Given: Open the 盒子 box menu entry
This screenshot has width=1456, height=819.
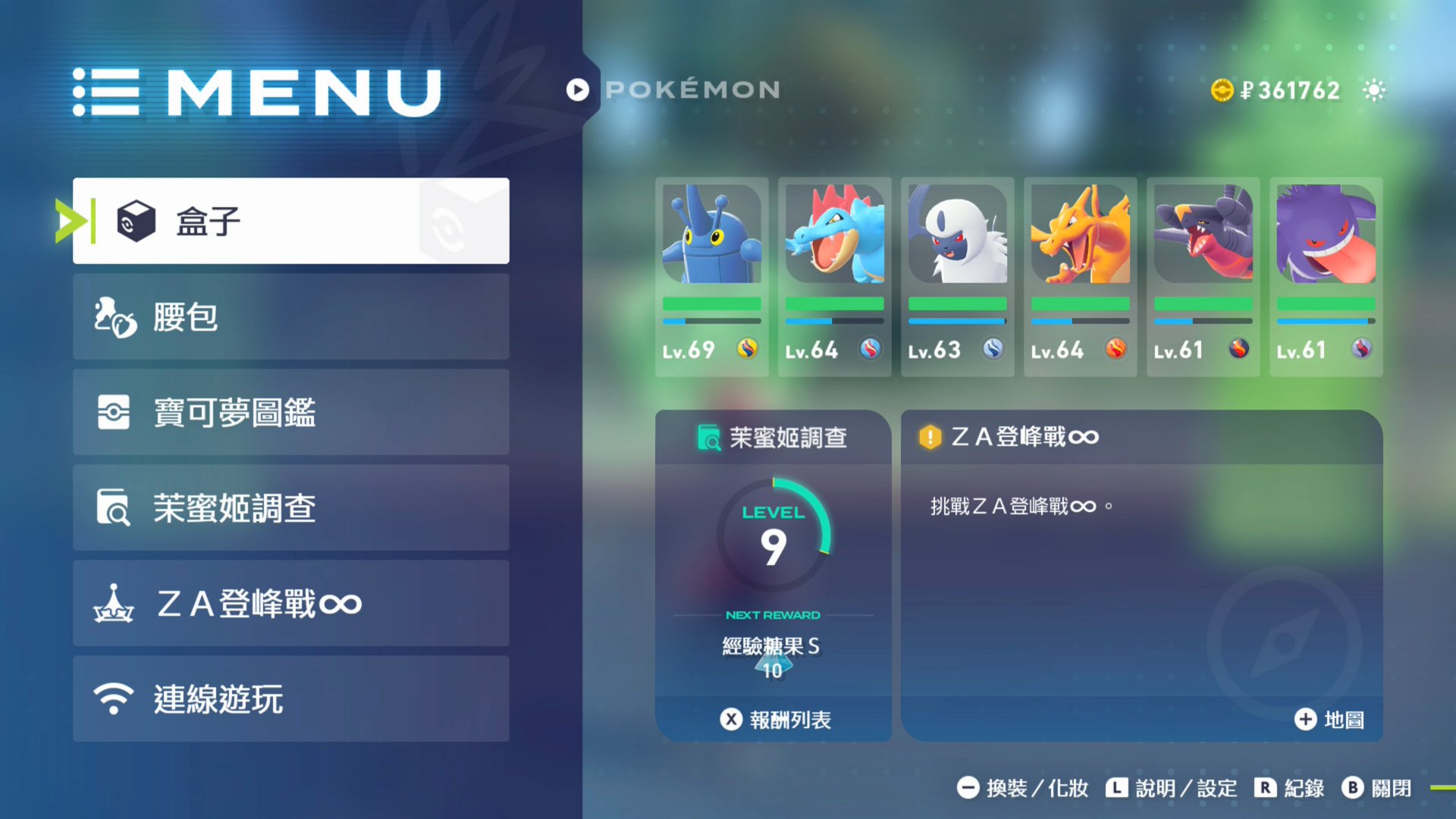Looking at the screenshot, I should point(290,221).
